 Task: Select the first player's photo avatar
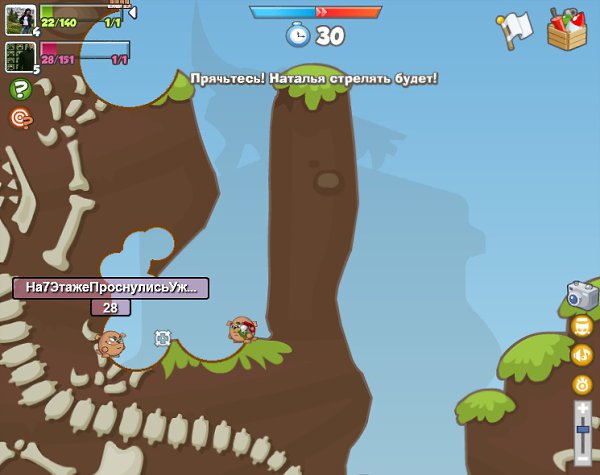pos(20,19)
